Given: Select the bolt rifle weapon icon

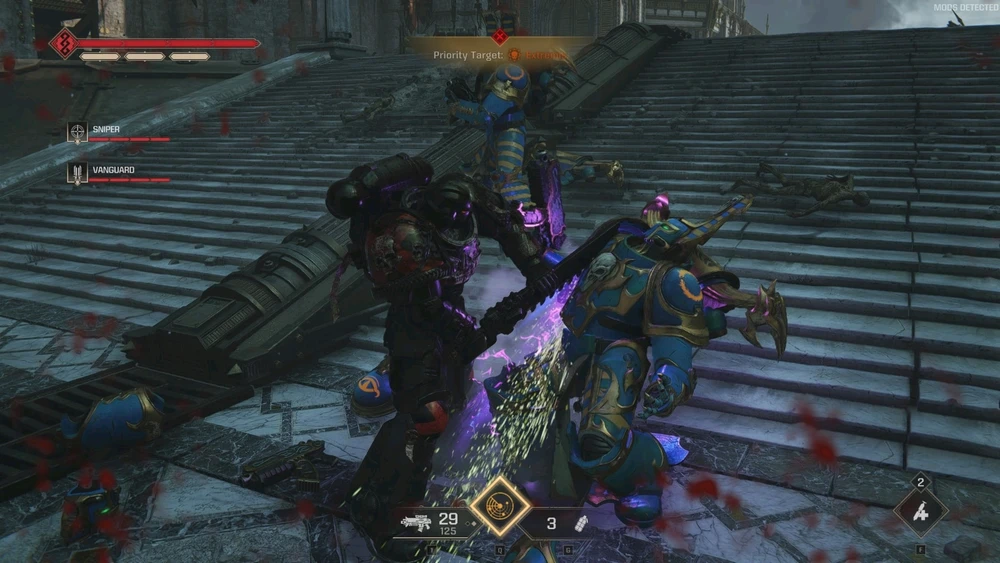Looking at the screenshot, I should pyautogui.click(x=415, y=522).
